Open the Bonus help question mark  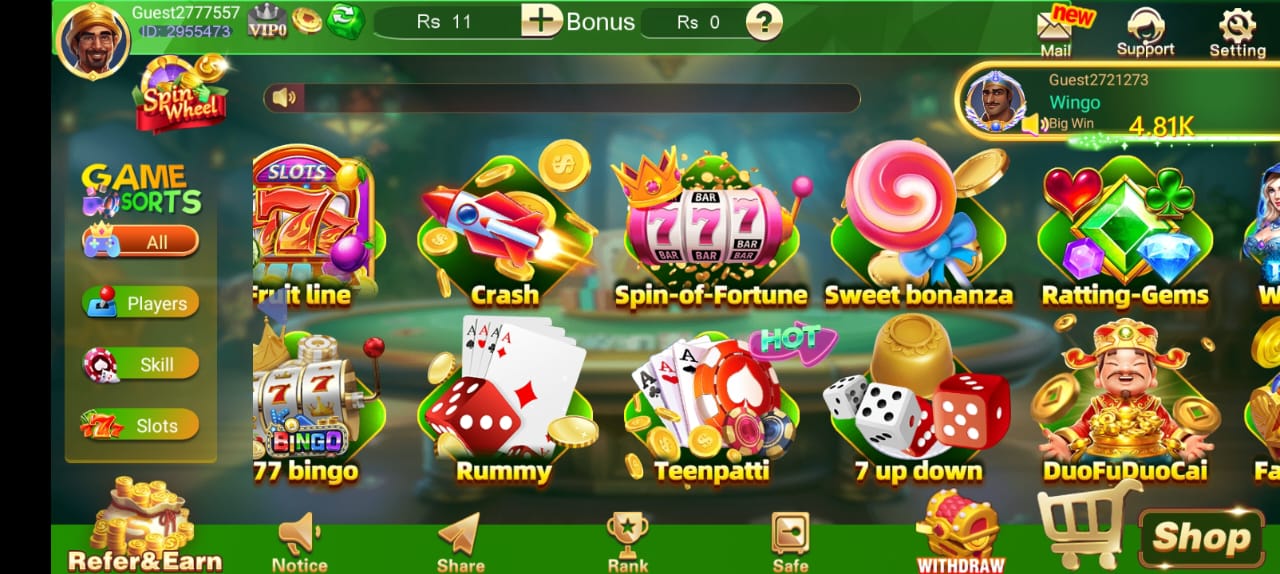coord(764,22)
